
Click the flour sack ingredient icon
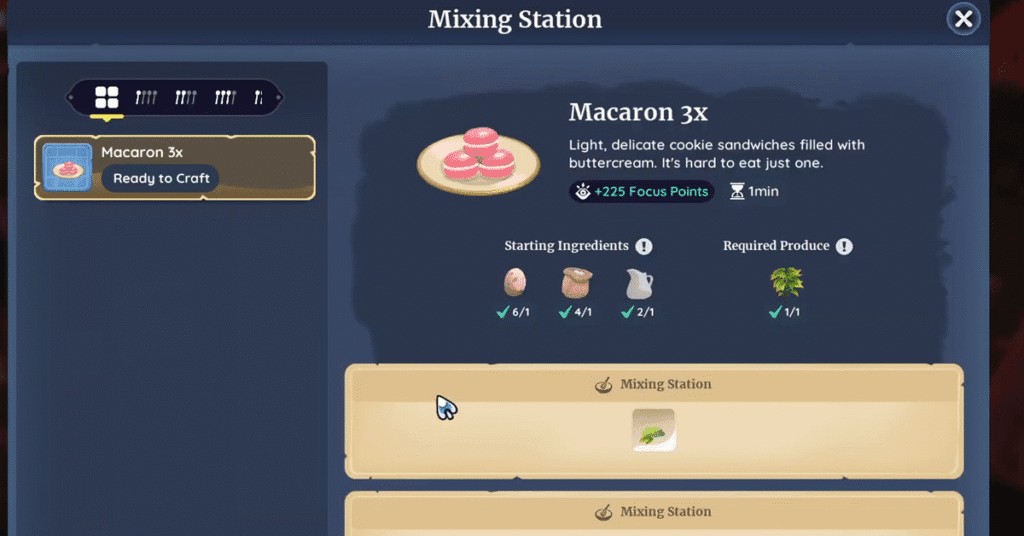tap(577, 284)
